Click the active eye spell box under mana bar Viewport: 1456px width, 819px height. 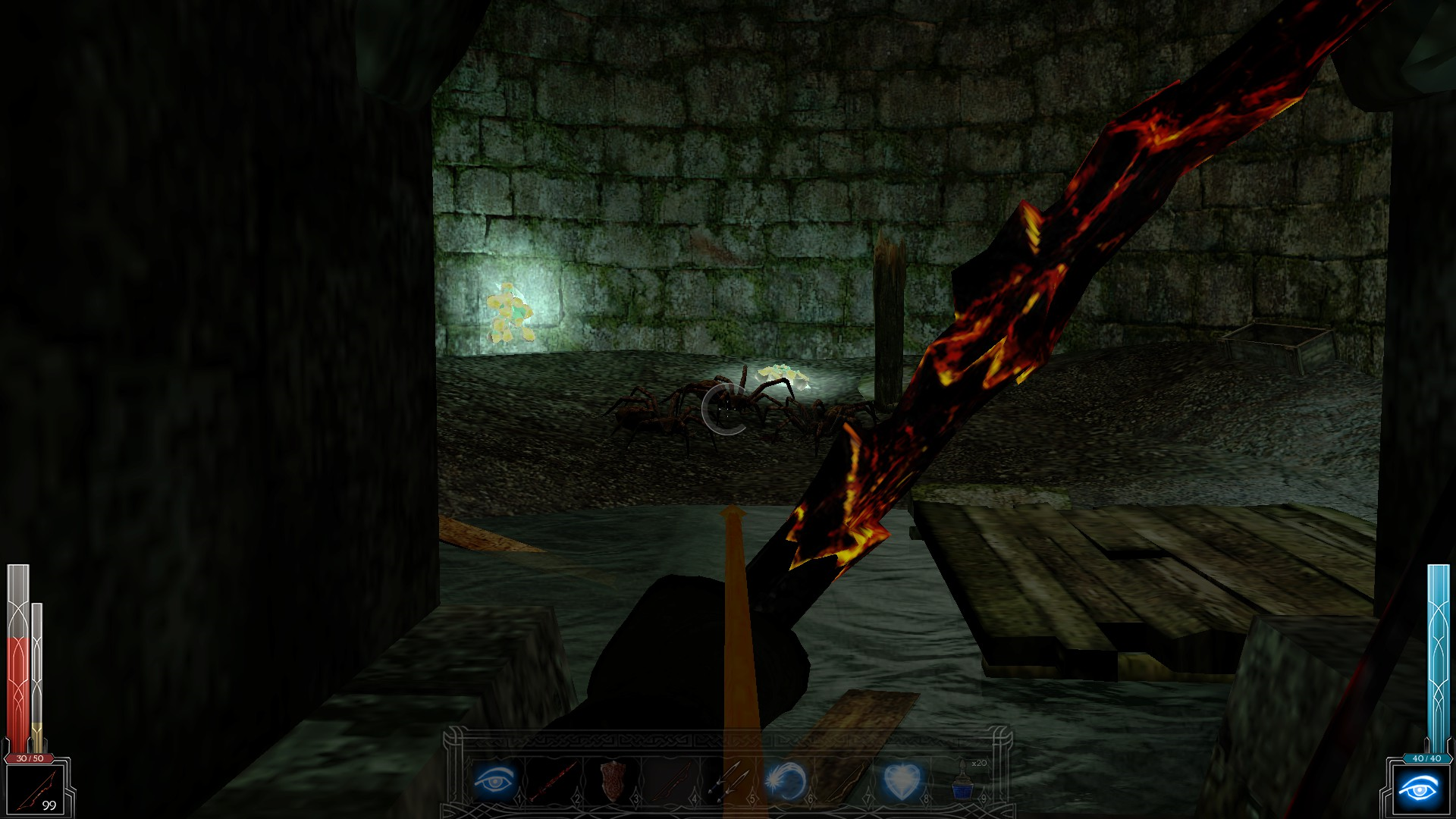[x=1419, y=790]
